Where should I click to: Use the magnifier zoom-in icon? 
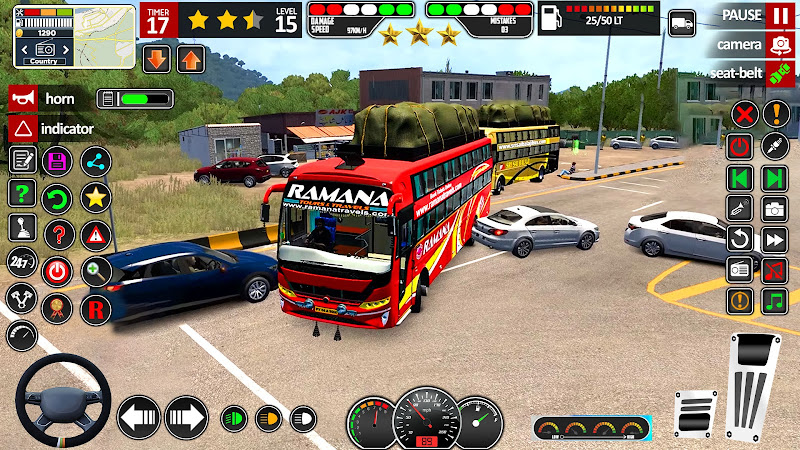pos(95,269)
